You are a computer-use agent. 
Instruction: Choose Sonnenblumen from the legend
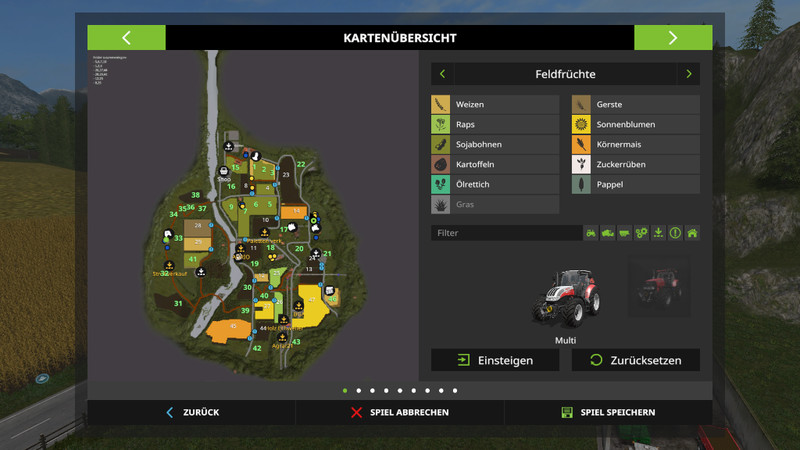635,125
